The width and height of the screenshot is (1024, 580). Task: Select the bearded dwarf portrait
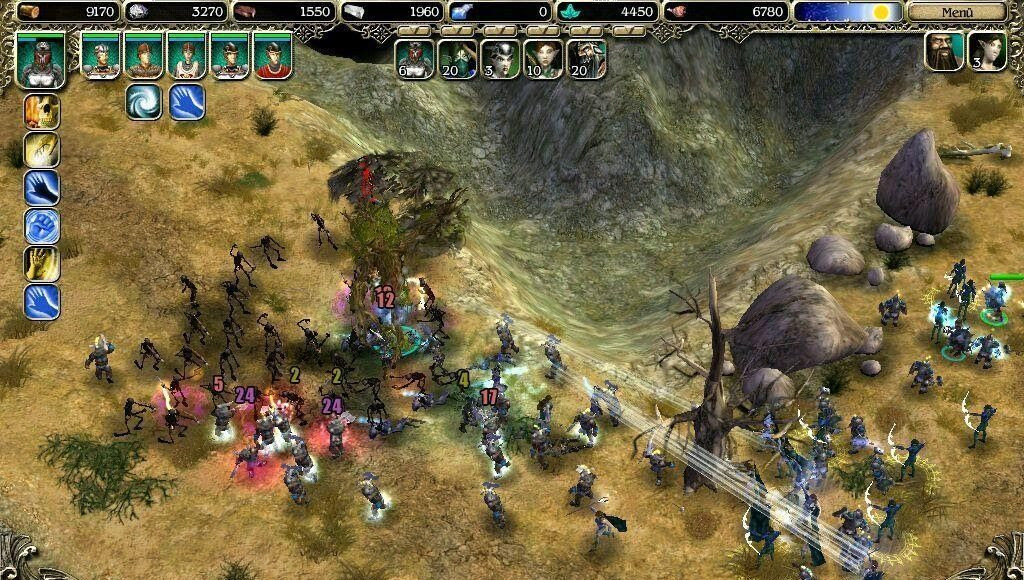[944, 52]
